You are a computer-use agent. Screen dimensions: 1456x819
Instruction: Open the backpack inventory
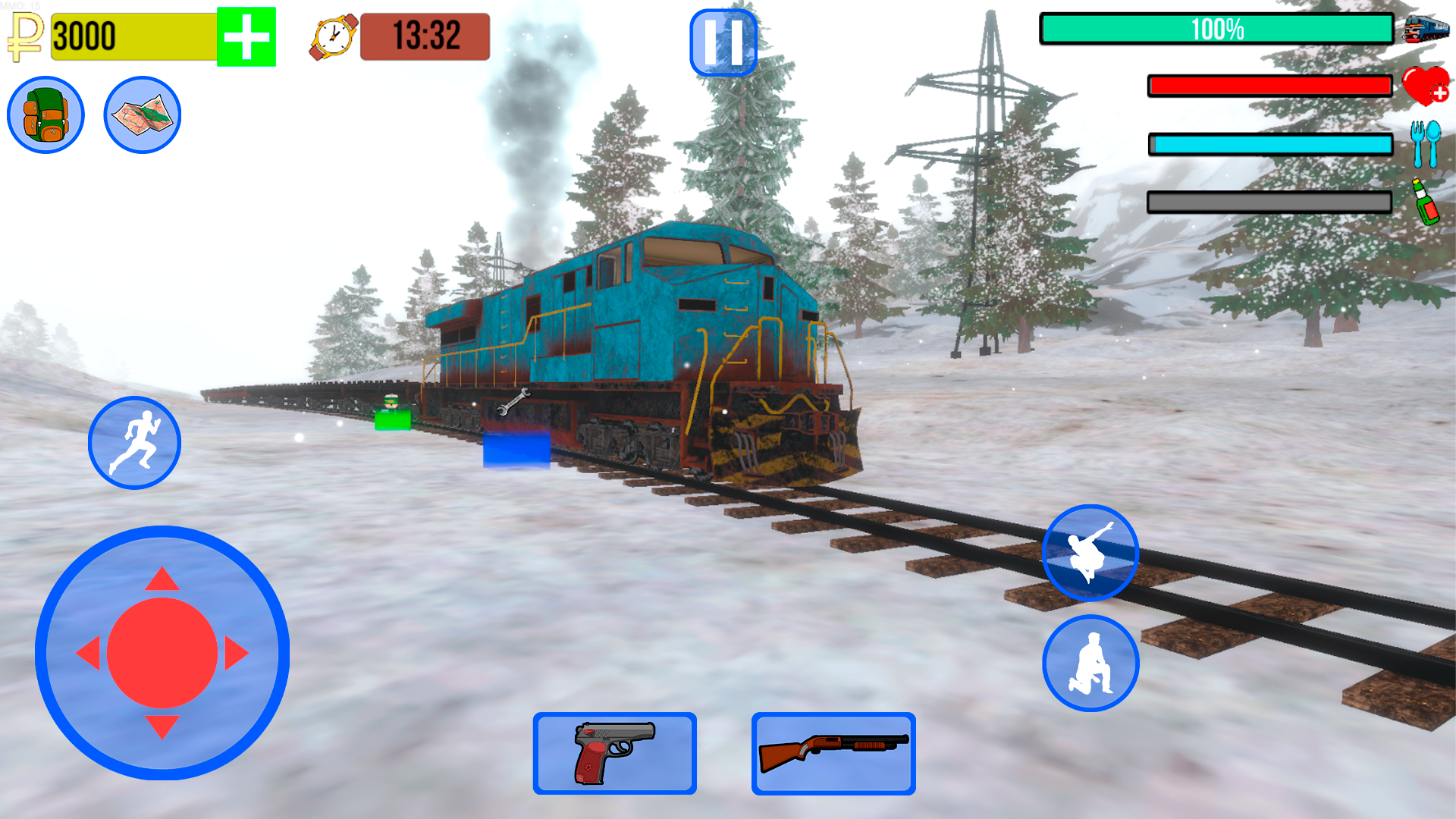47,115
